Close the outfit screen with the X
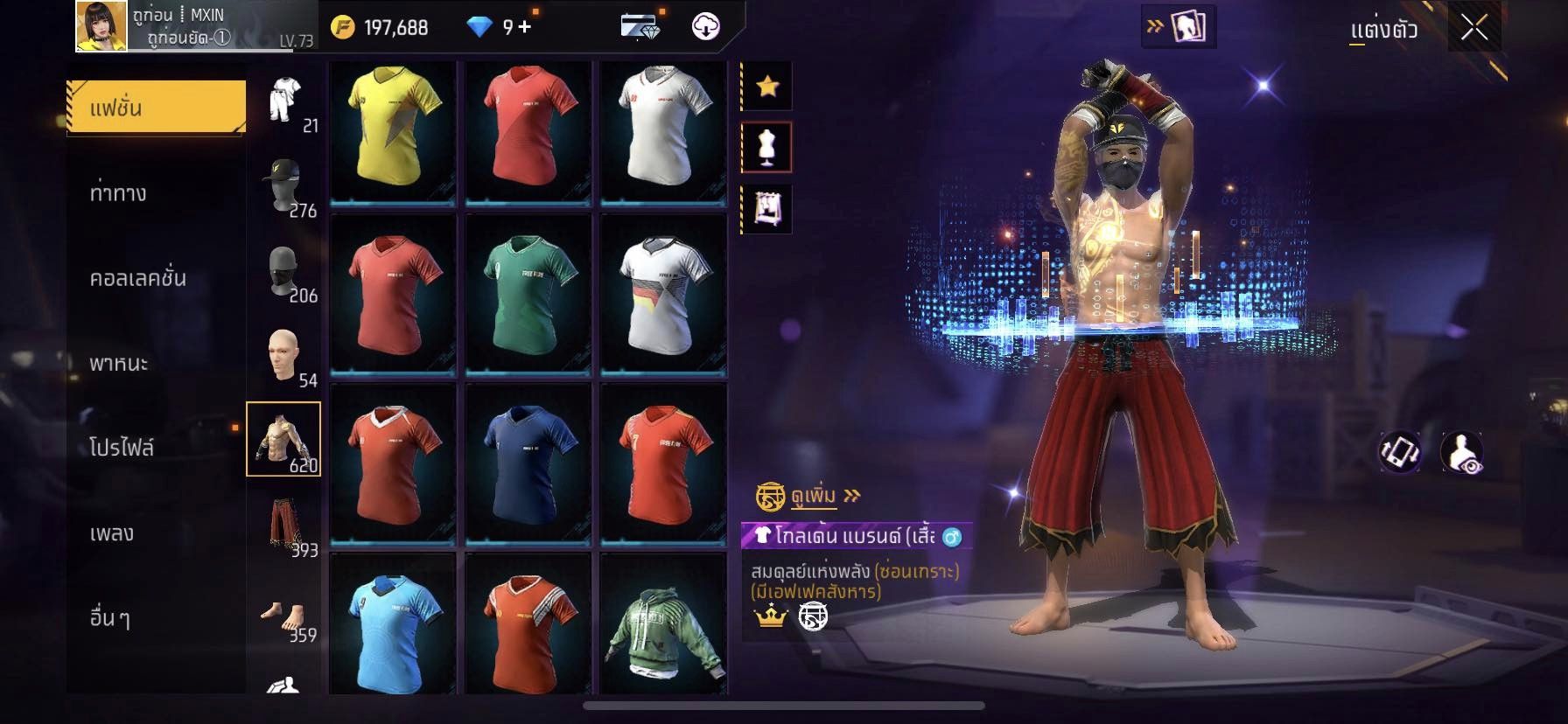This screenshot has height=724, width=1568. tap(1474, 29)
